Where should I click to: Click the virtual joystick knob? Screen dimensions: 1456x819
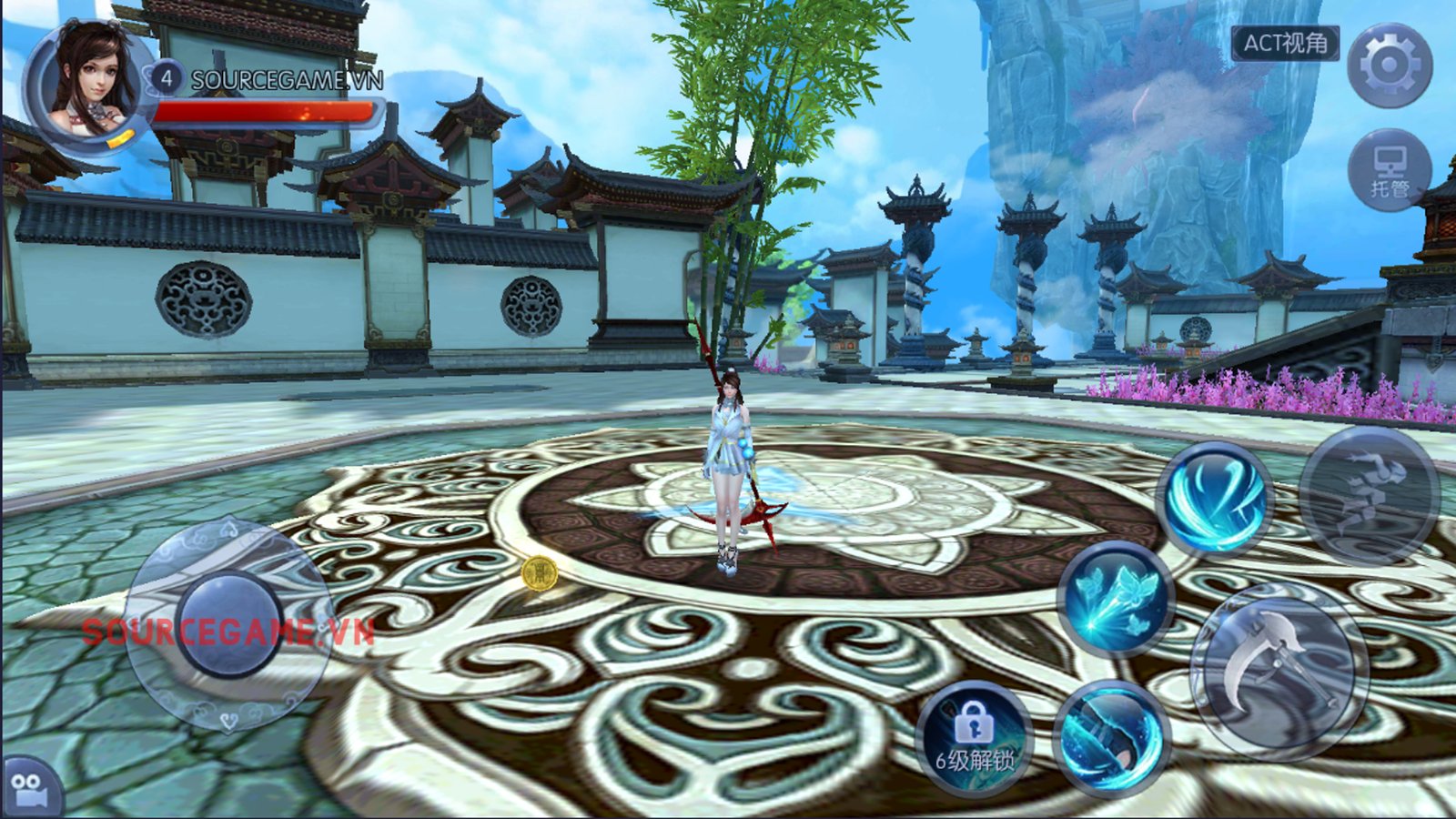tap(229, 624)
